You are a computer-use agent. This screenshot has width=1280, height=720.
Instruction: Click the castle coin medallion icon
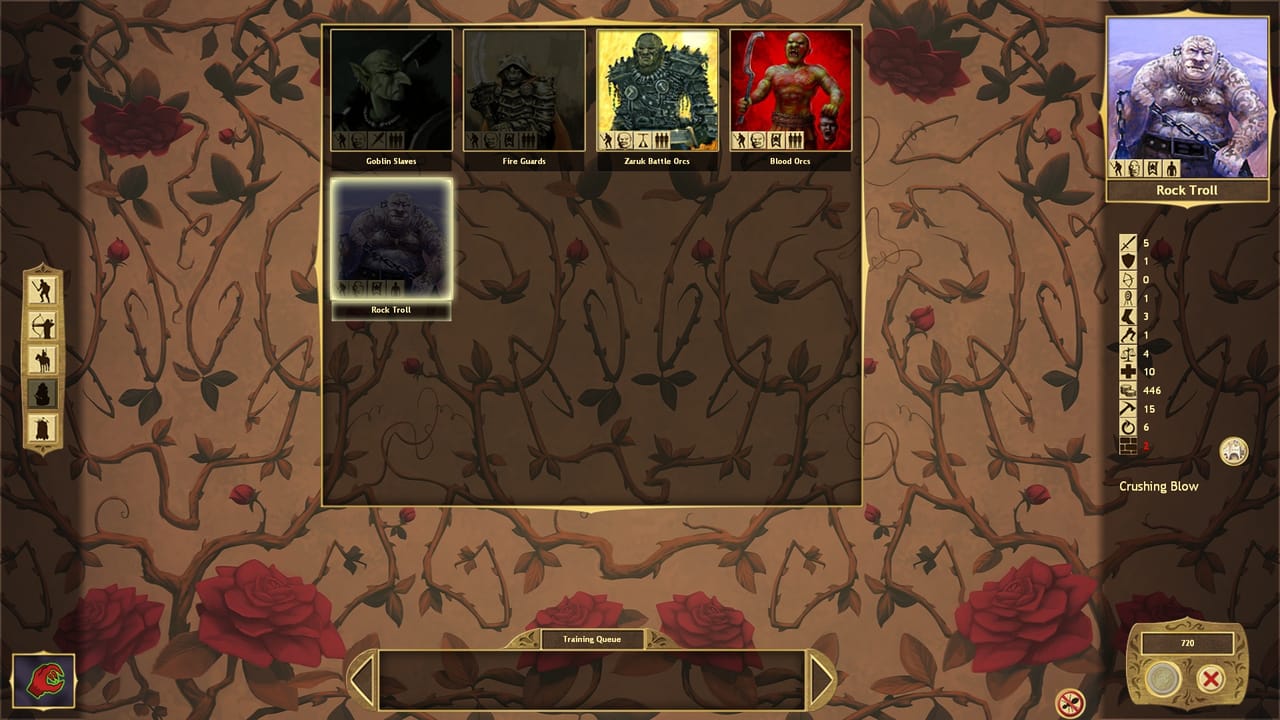[x=1234, y=452]
